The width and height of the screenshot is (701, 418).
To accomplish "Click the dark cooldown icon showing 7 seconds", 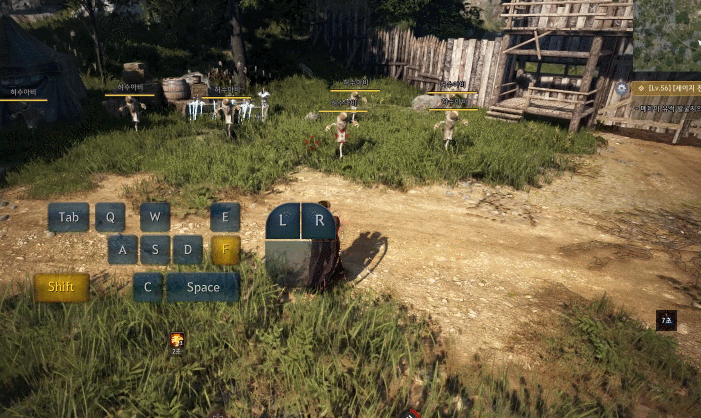I will point(665,320).
